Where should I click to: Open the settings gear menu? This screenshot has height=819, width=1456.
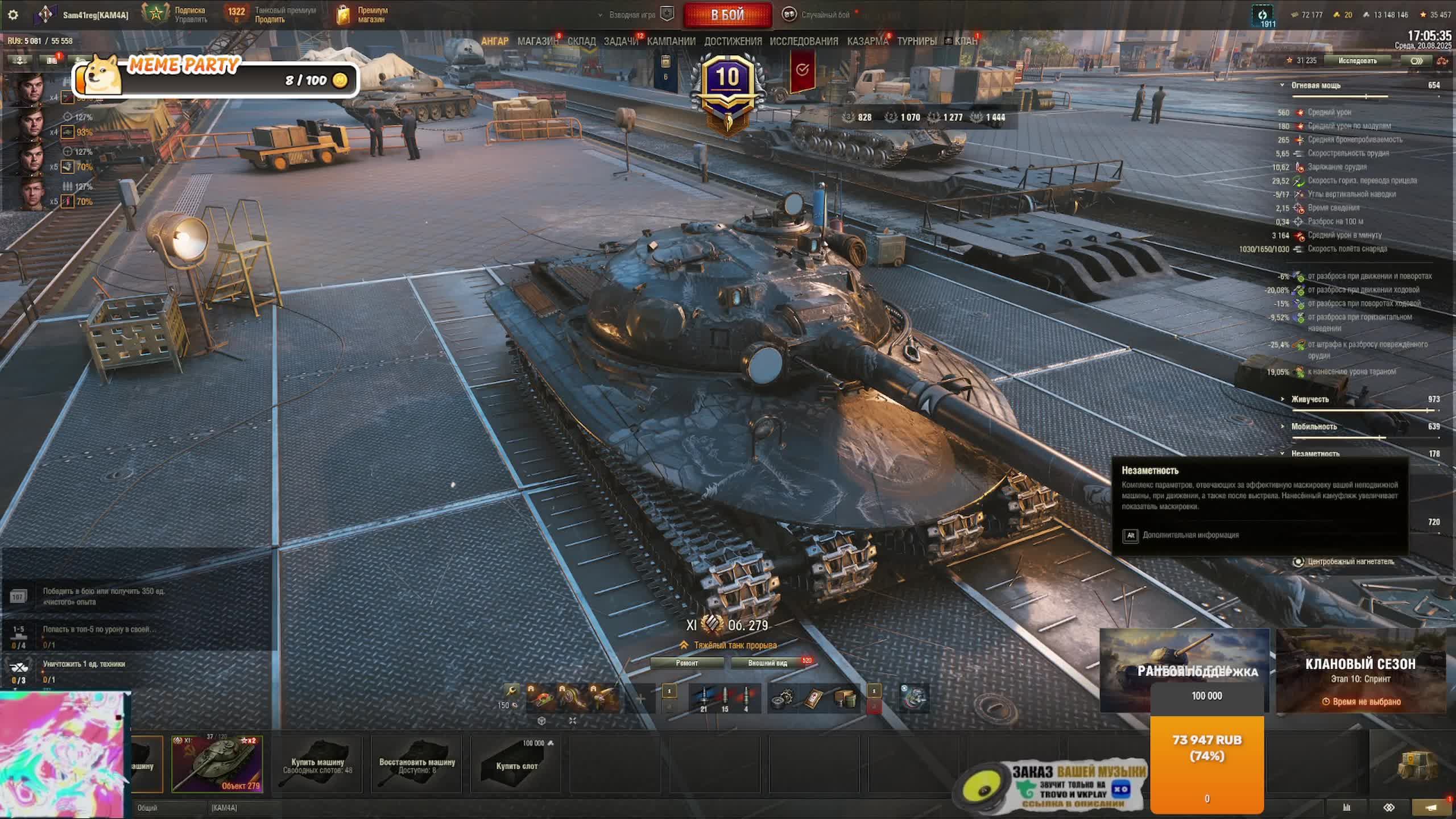point(13,15)
